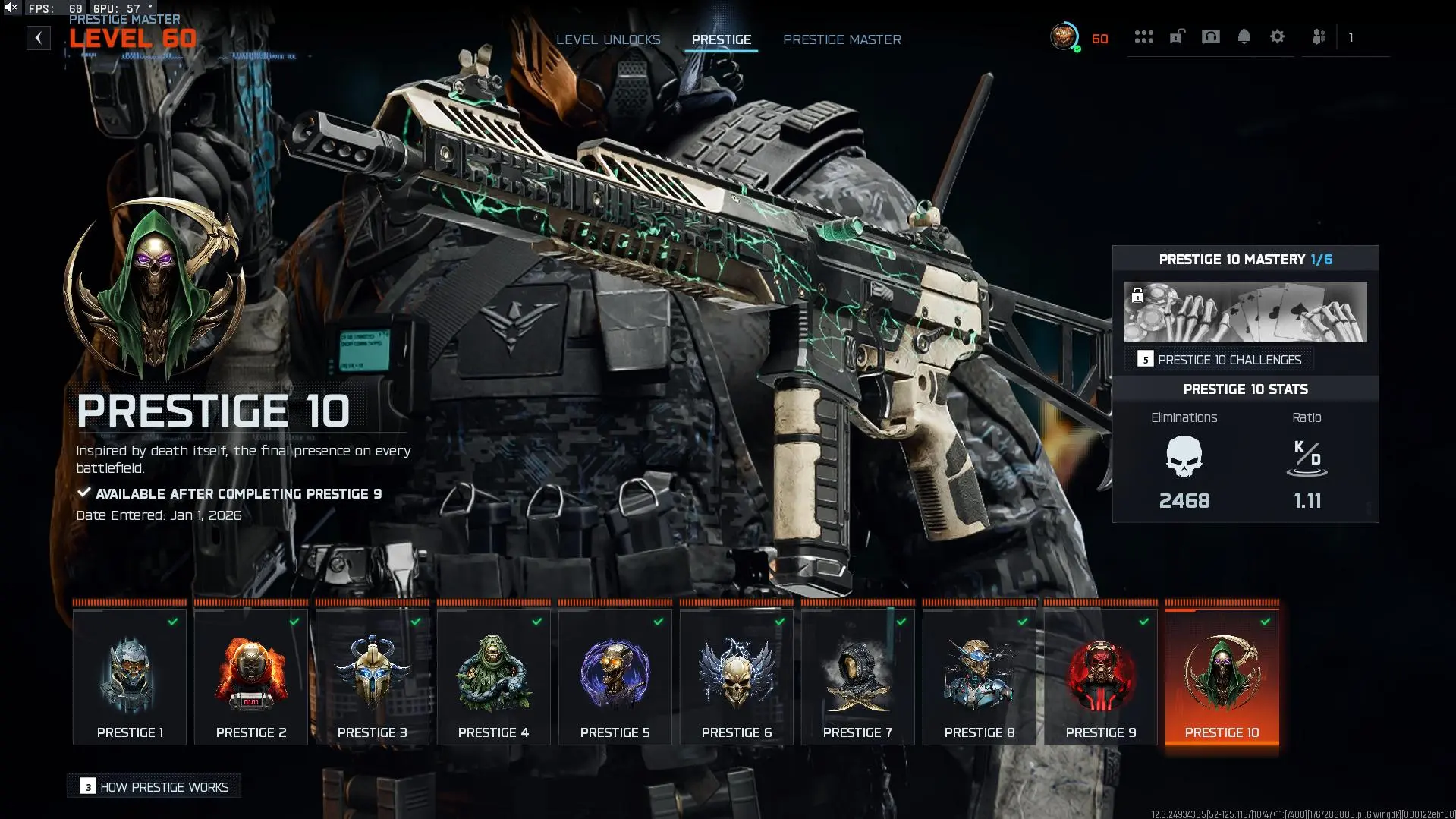Open the notifications bell icon
The image size is (1456, 819).
[x=1244, y=36]
